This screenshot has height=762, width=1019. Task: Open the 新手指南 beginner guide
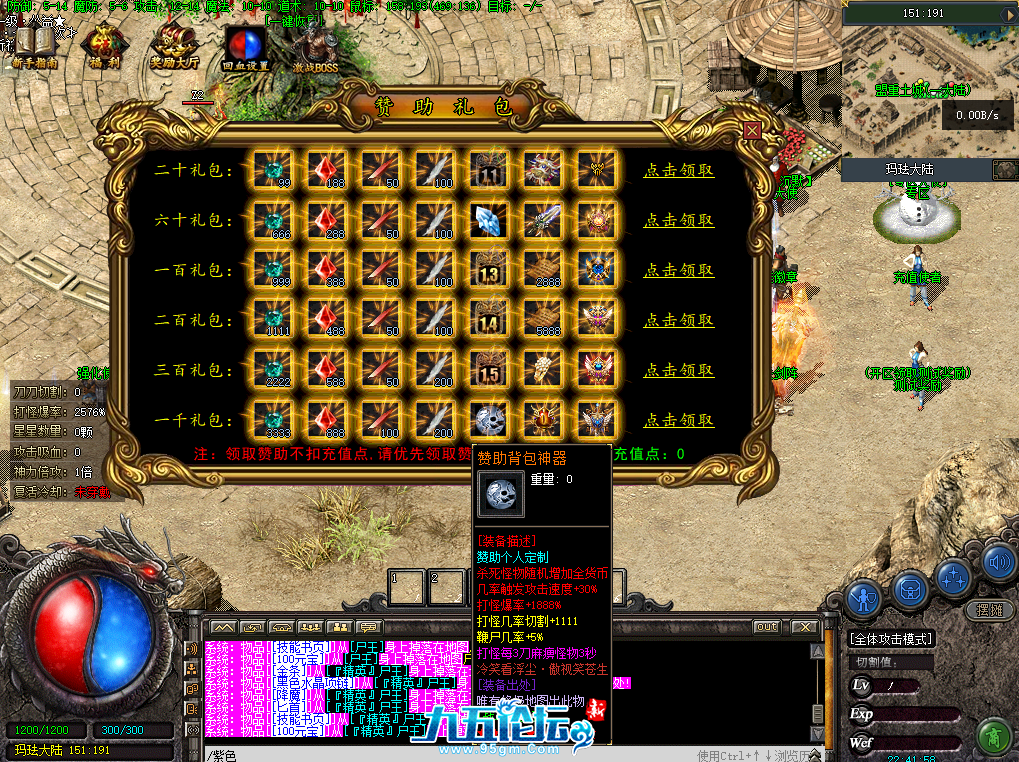pyautogui.click(x=34, y=47)
